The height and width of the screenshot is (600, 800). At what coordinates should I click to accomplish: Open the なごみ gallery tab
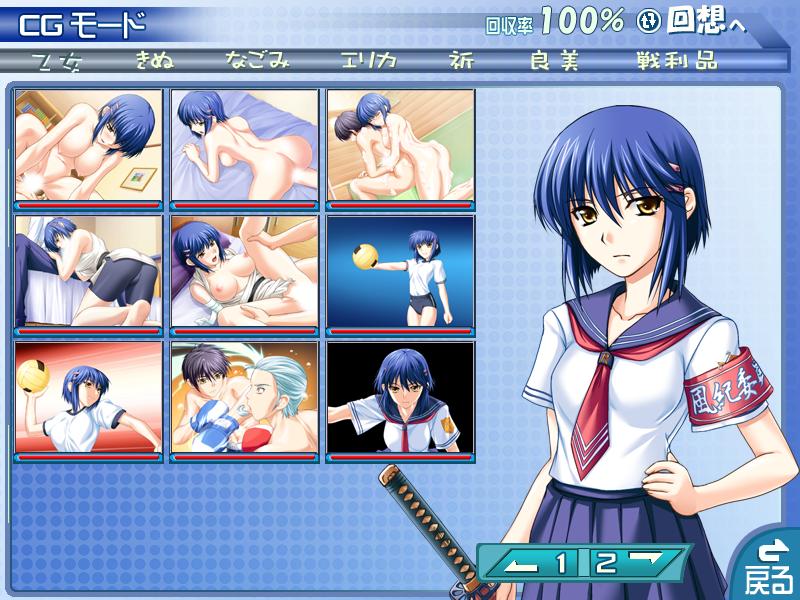tap(257, 60)
